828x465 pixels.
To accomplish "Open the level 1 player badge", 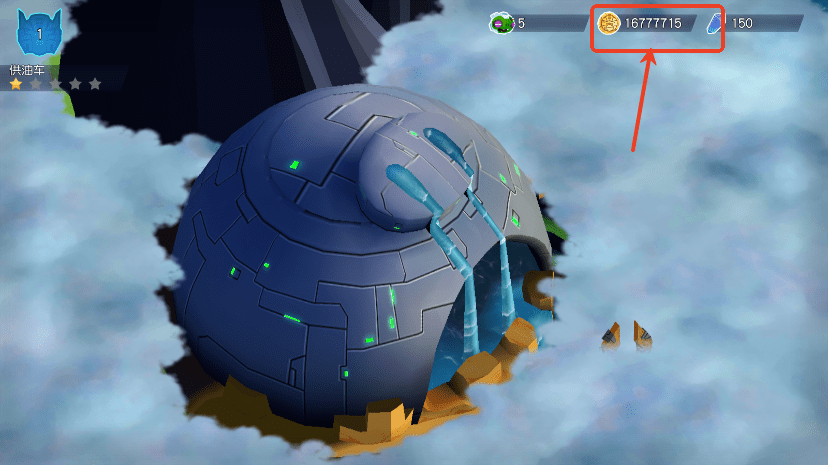I will click(39, 34).
